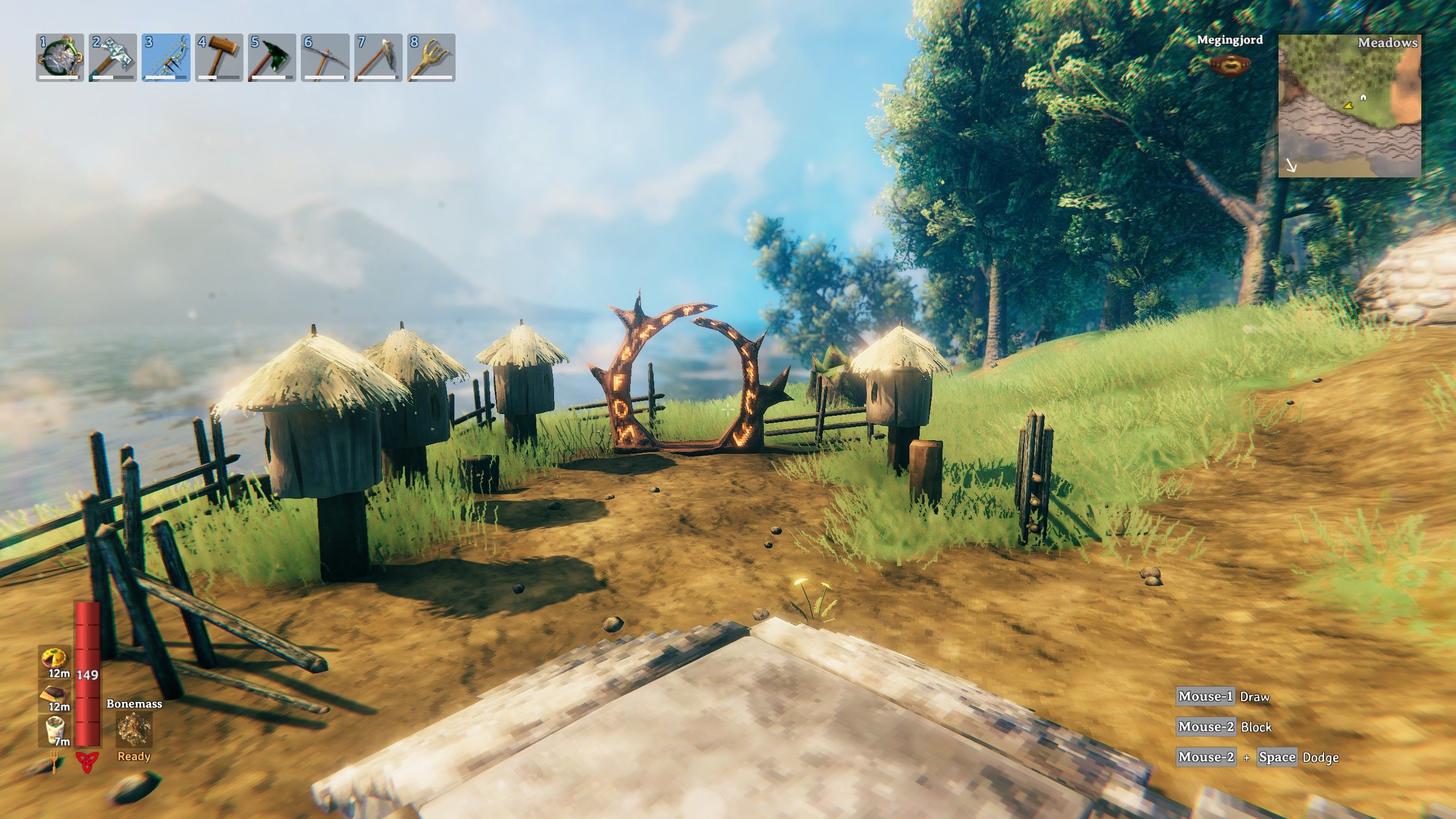Click the Megingjord belt status icon
This screenshot has height=819, width=1456.
coord(1229,65)
